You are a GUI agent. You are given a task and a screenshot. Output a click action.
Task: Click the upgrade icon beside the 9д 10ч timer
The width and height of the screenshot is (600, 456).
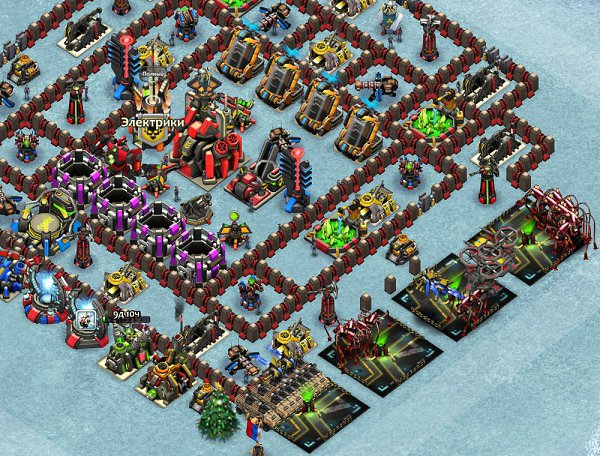[x=86, y=321]
